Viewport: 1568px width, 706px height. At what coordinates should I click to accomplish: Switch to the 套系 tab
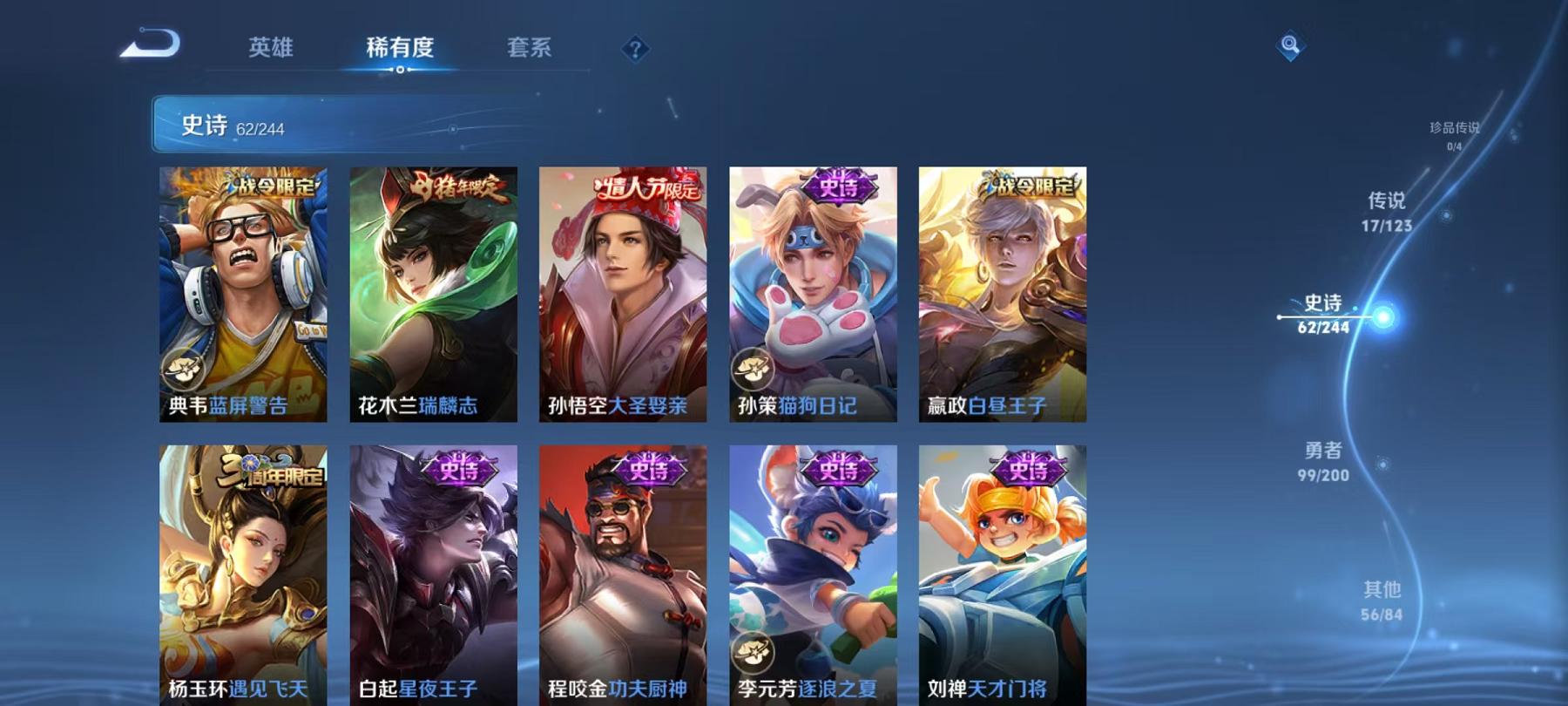[x=529, y=48]
